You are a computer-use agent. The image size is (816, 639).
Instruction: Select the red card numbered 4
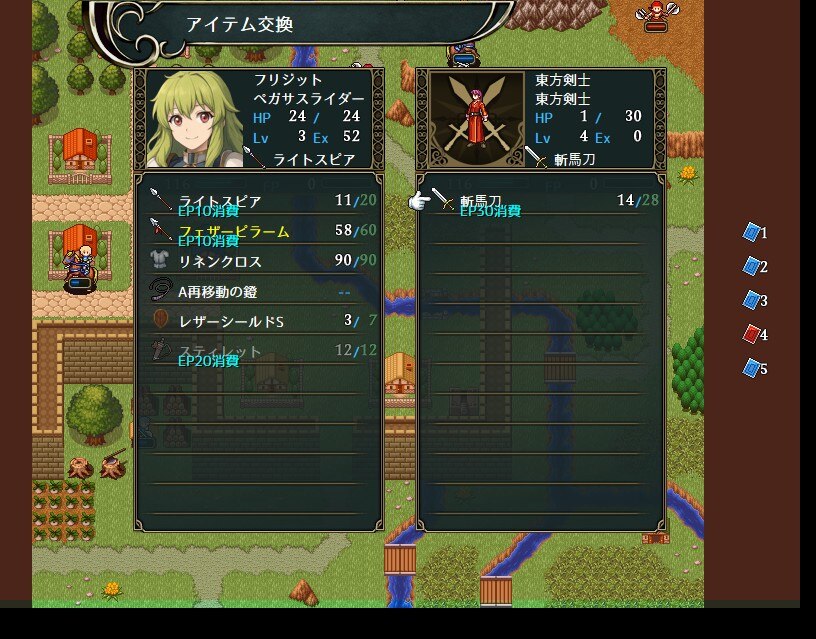point(753,334)
